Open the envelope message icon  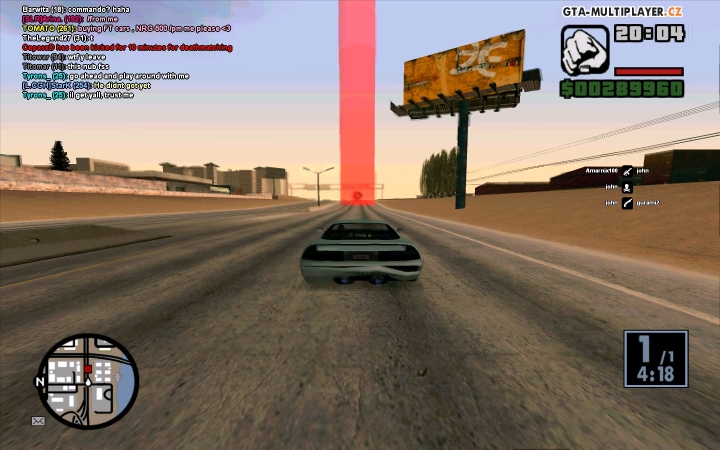click(x=38, y=421)
